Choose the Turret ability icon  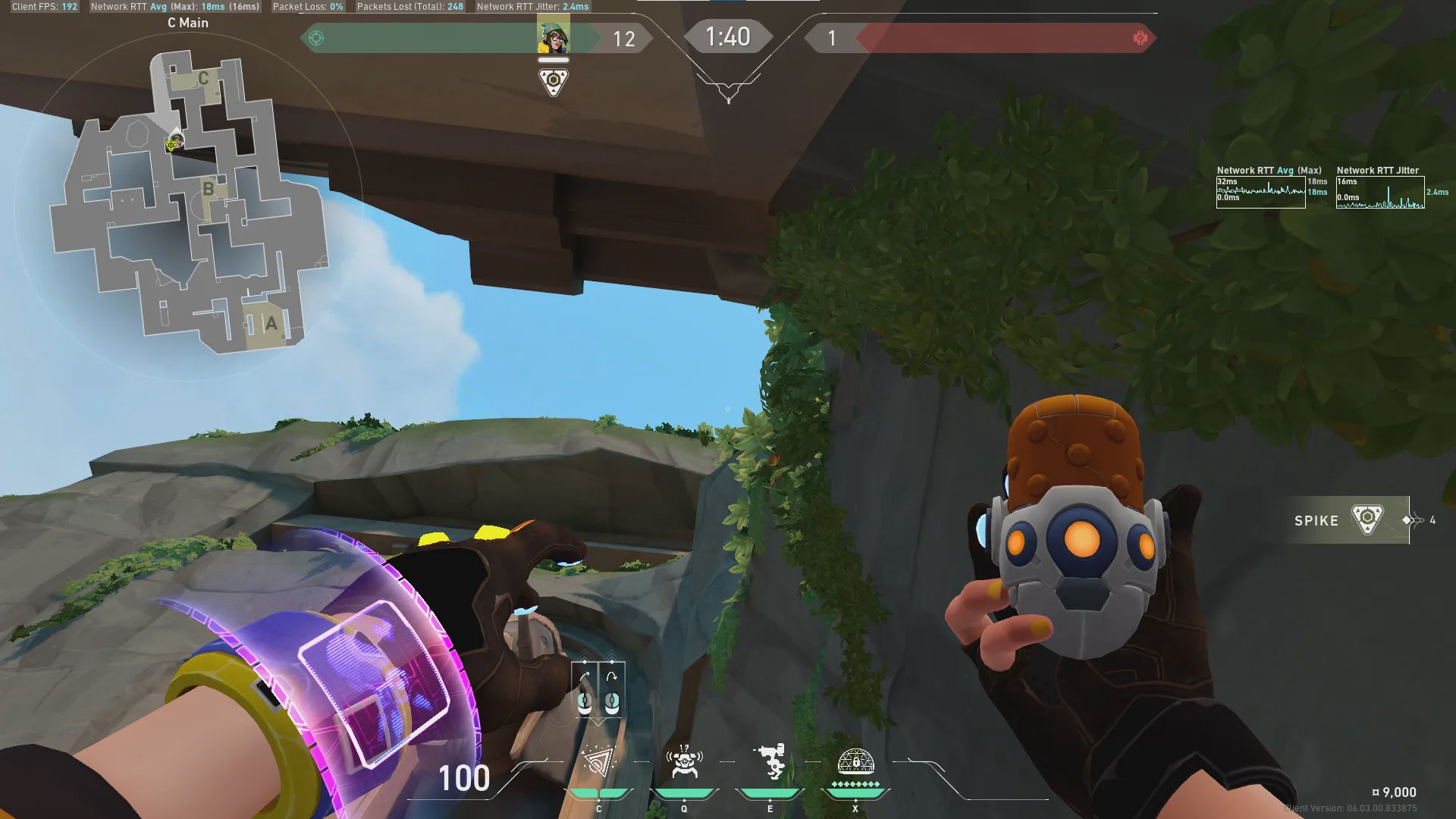tap(770, 762)
